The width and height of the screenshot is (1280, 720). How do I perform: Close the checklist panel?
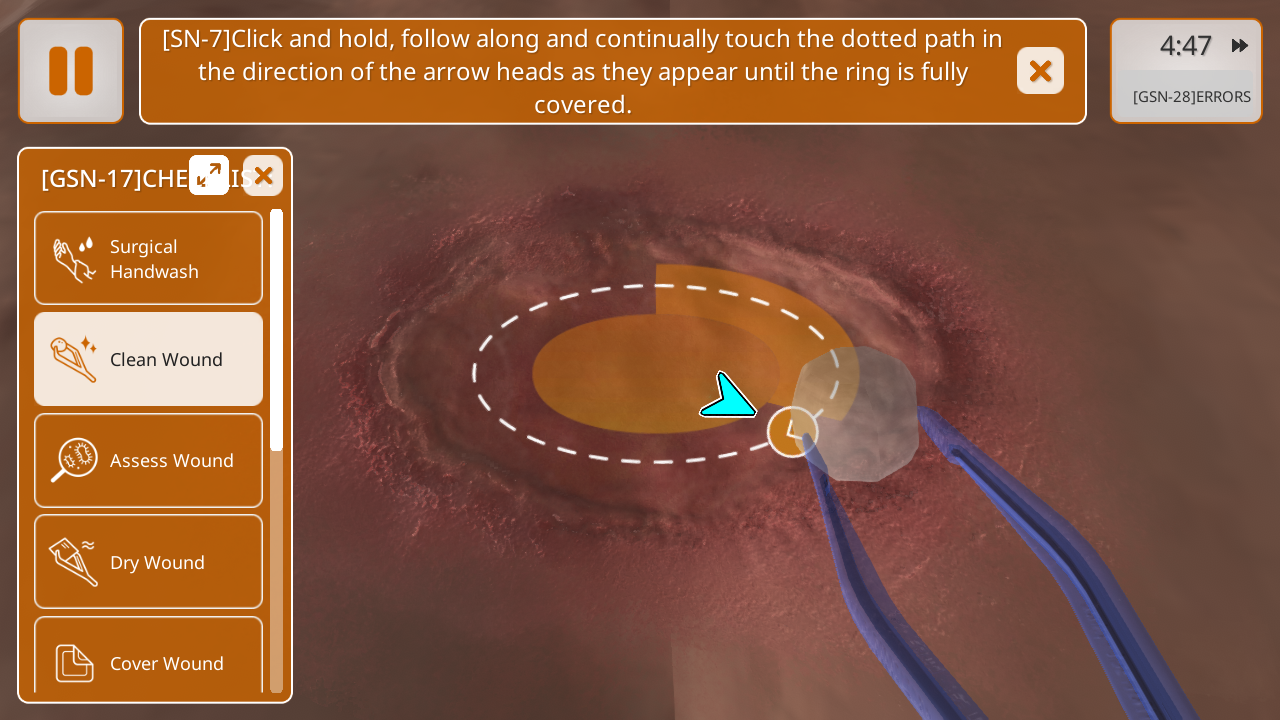(x=263, y=176)
